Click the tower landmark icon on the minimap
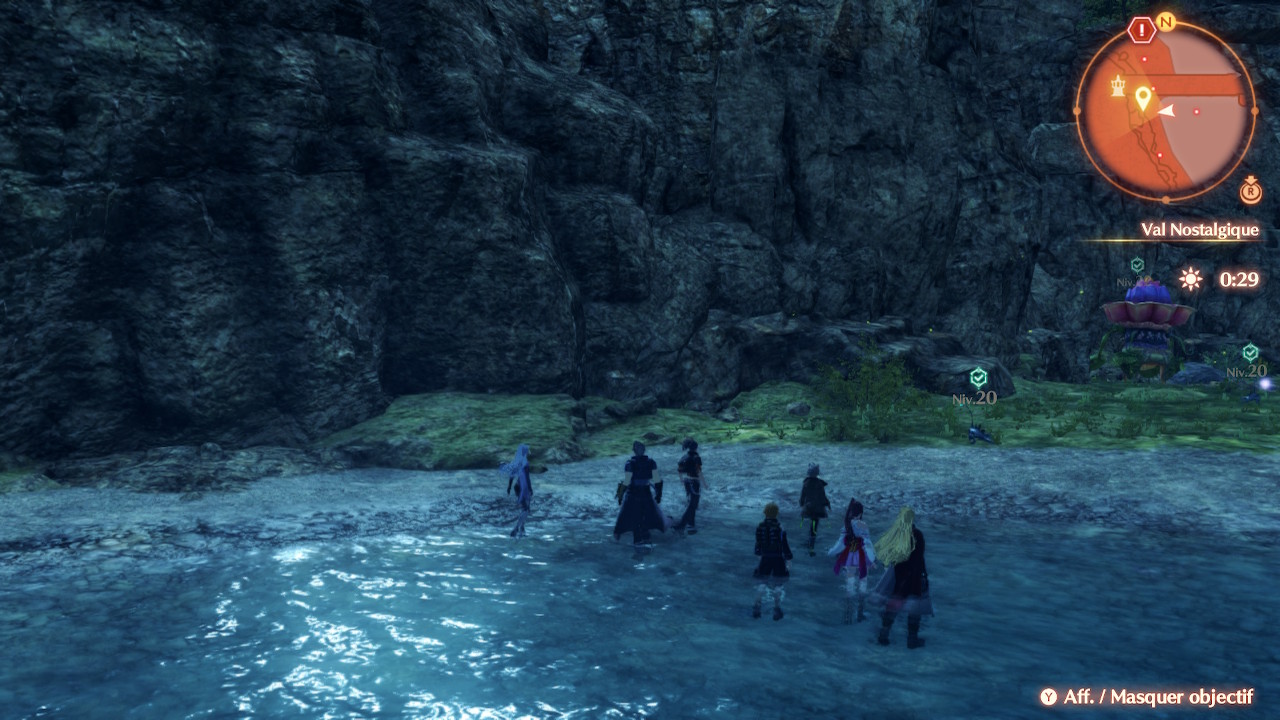This screenshot has width=1280, height=720. click(x=1118, y=88)
